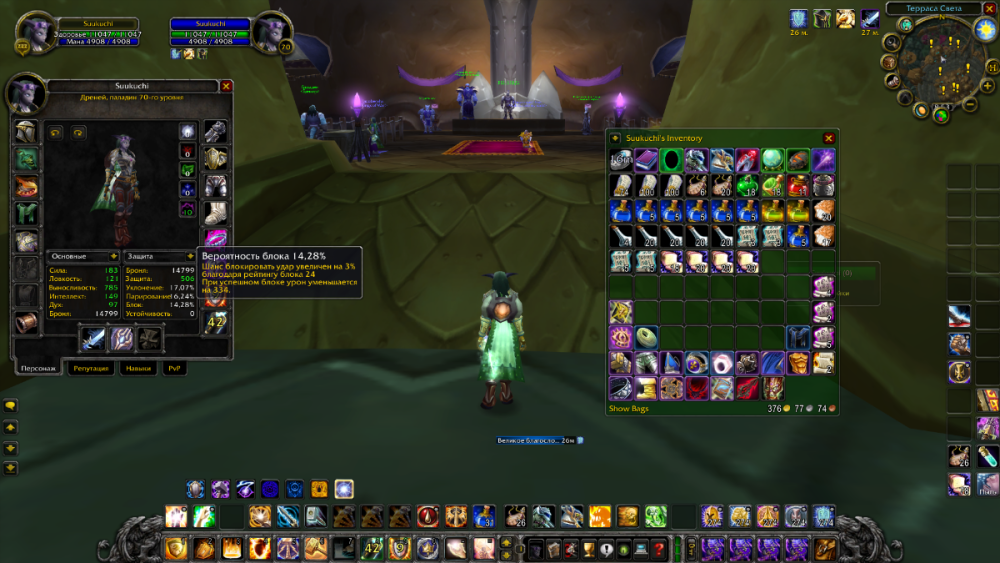
Task: Open the Защита stats dropdown
Action: tap(190, 256)
